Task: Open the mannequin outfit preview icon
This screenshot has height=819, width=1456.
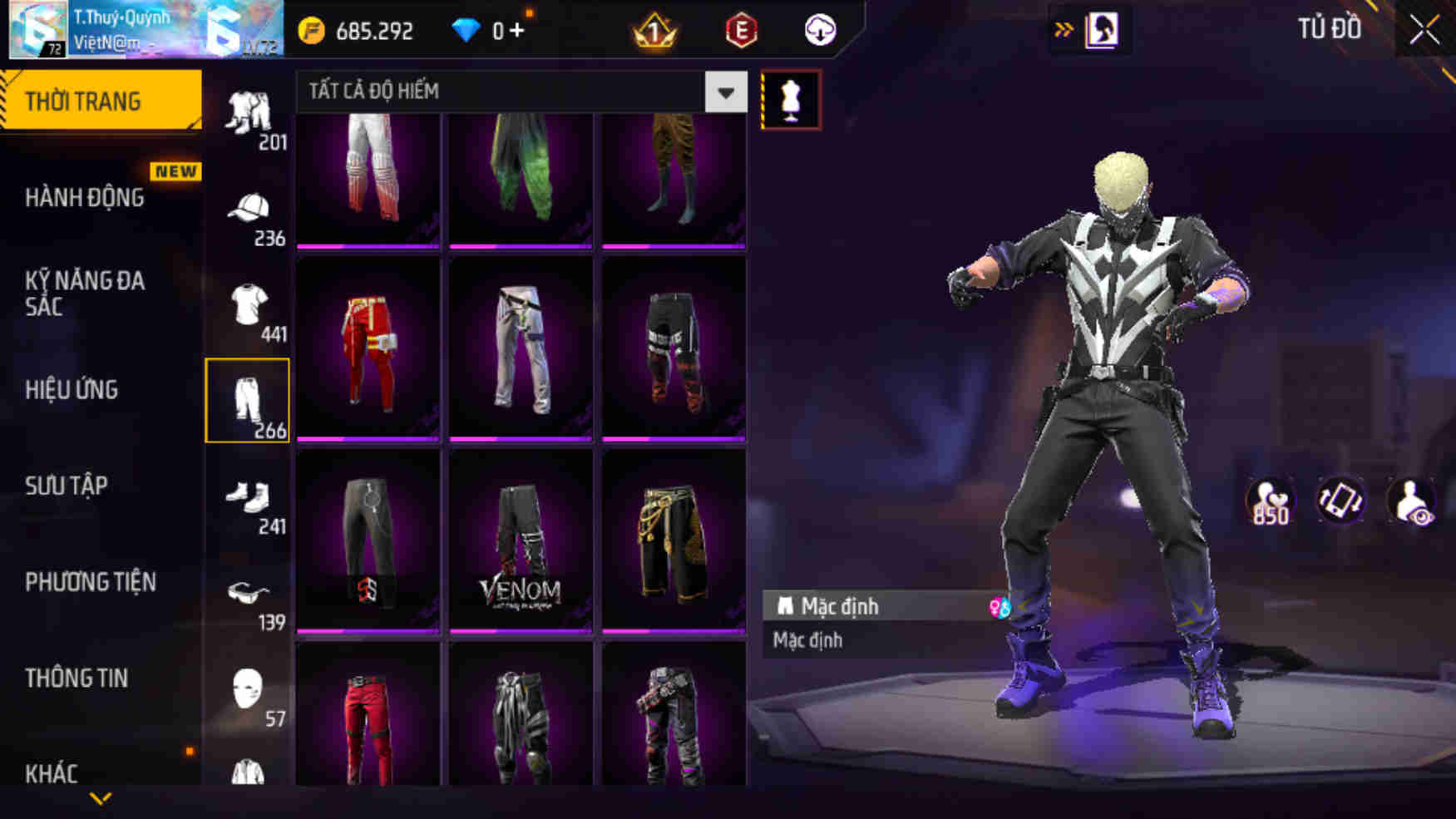Action: [792, 97]
